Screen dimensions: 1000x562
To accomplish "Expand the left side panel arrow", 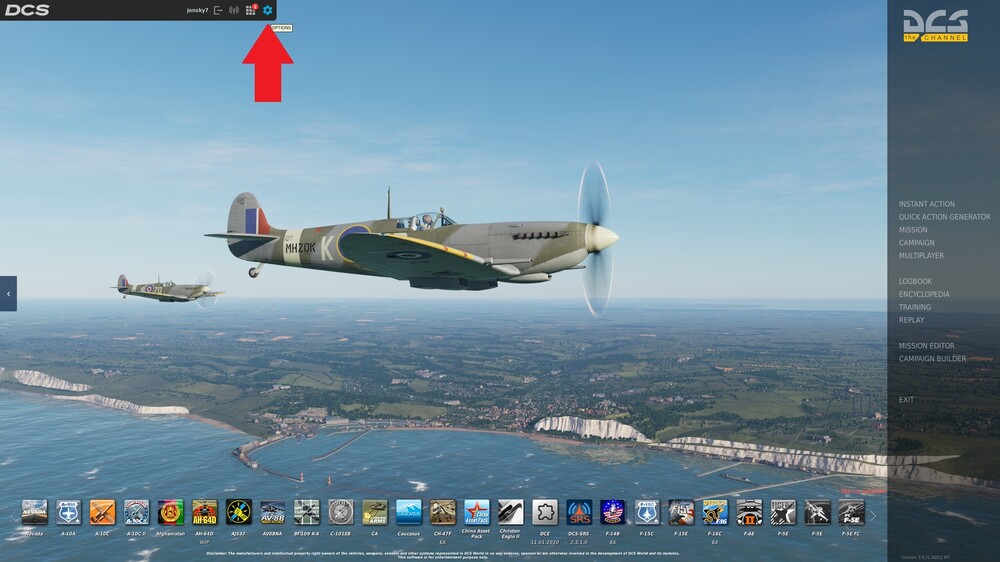I will coord(8,294).
